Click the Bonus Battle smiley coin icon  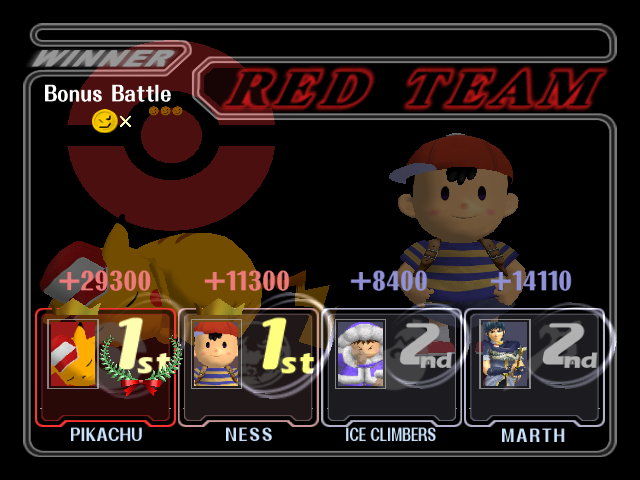[103, 121]
